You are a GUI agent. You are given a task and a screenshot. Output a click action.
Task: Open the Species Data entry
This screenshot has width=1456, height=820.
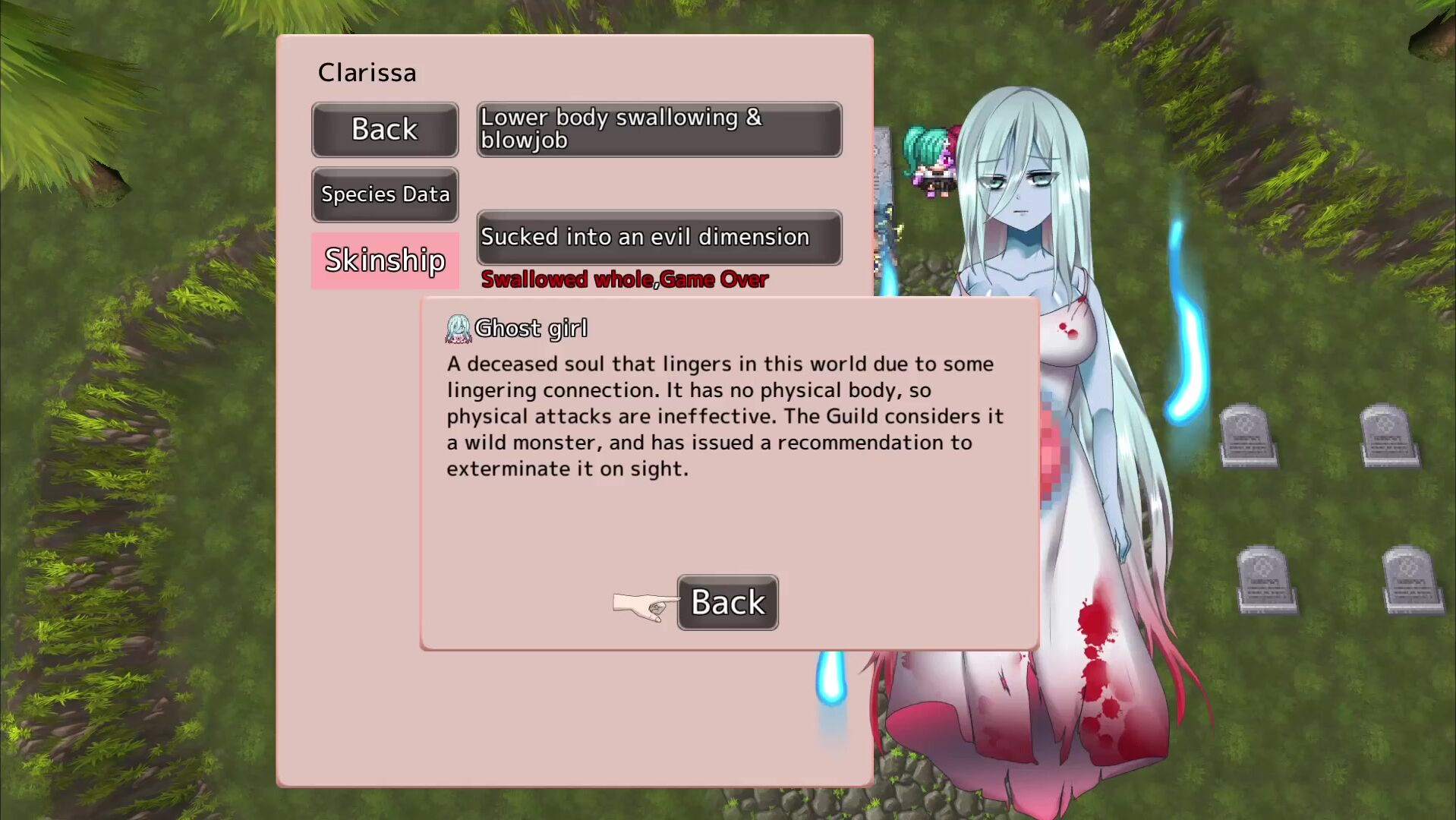click(385, 194)
